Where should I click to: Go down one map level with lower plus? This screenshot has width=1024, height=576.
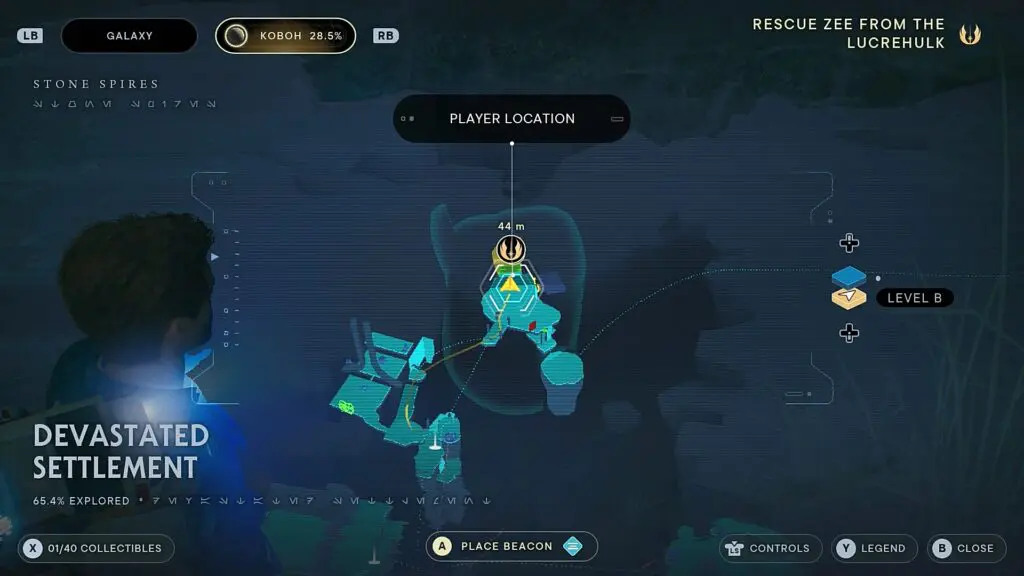pyautogui.click(x=849, y=333)
